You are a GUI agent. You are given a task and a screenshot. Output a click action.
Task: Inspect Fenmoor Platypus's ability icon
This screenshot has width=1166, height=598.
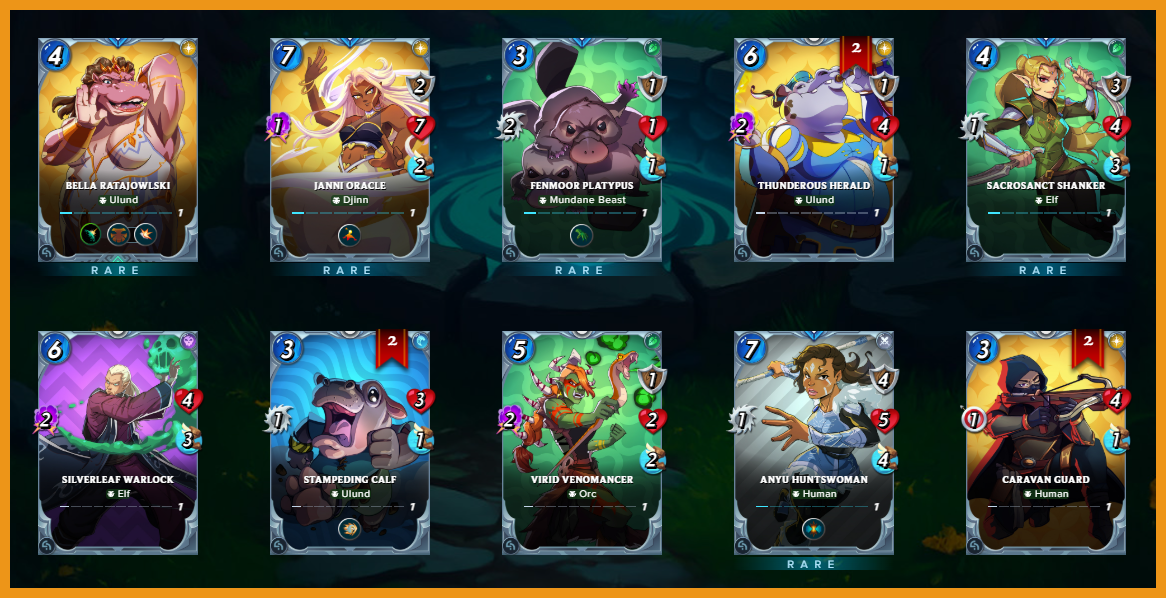pos(582,236)
